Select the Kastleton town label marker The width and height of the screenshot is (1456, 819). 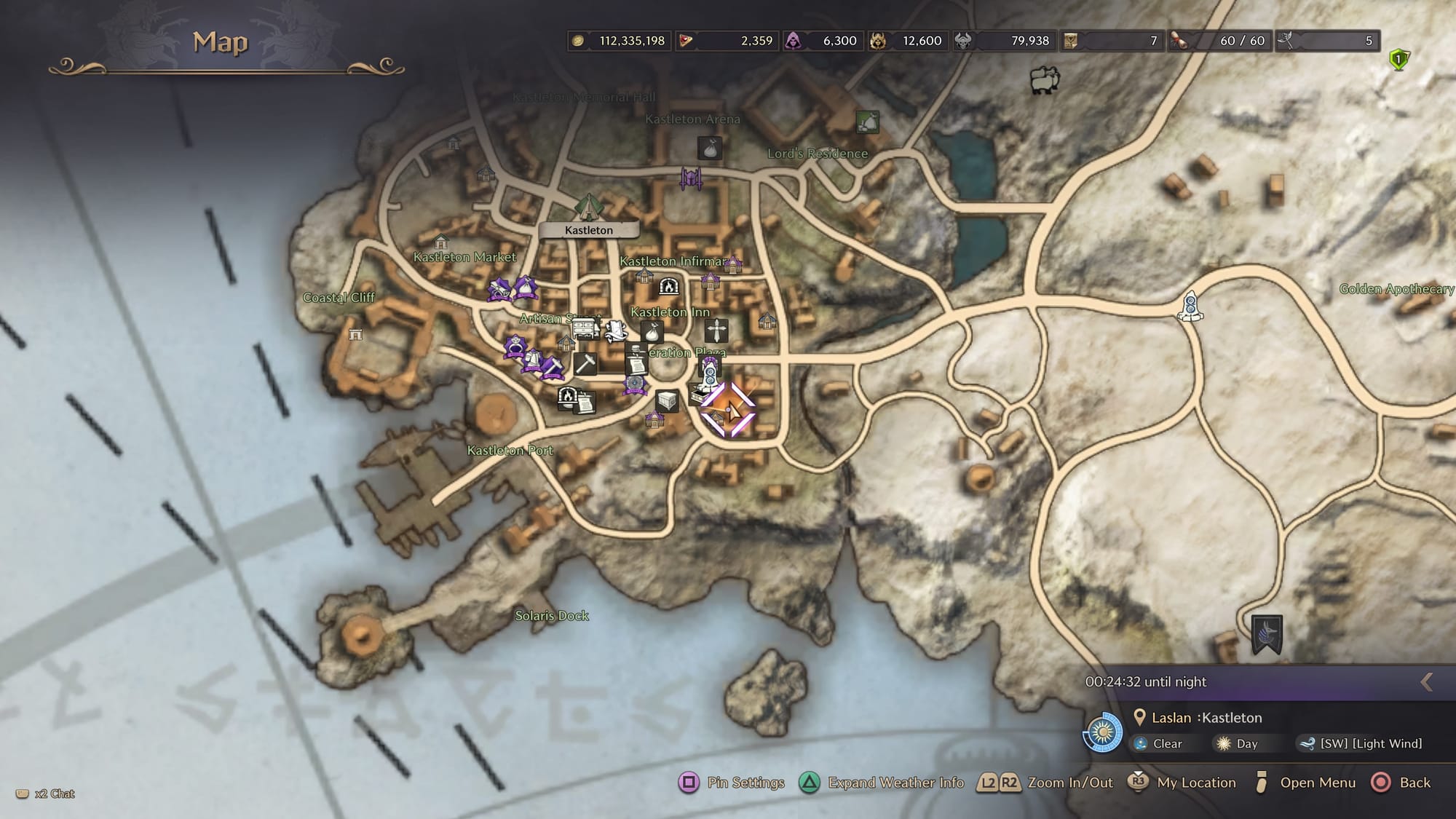coord(589,230)
